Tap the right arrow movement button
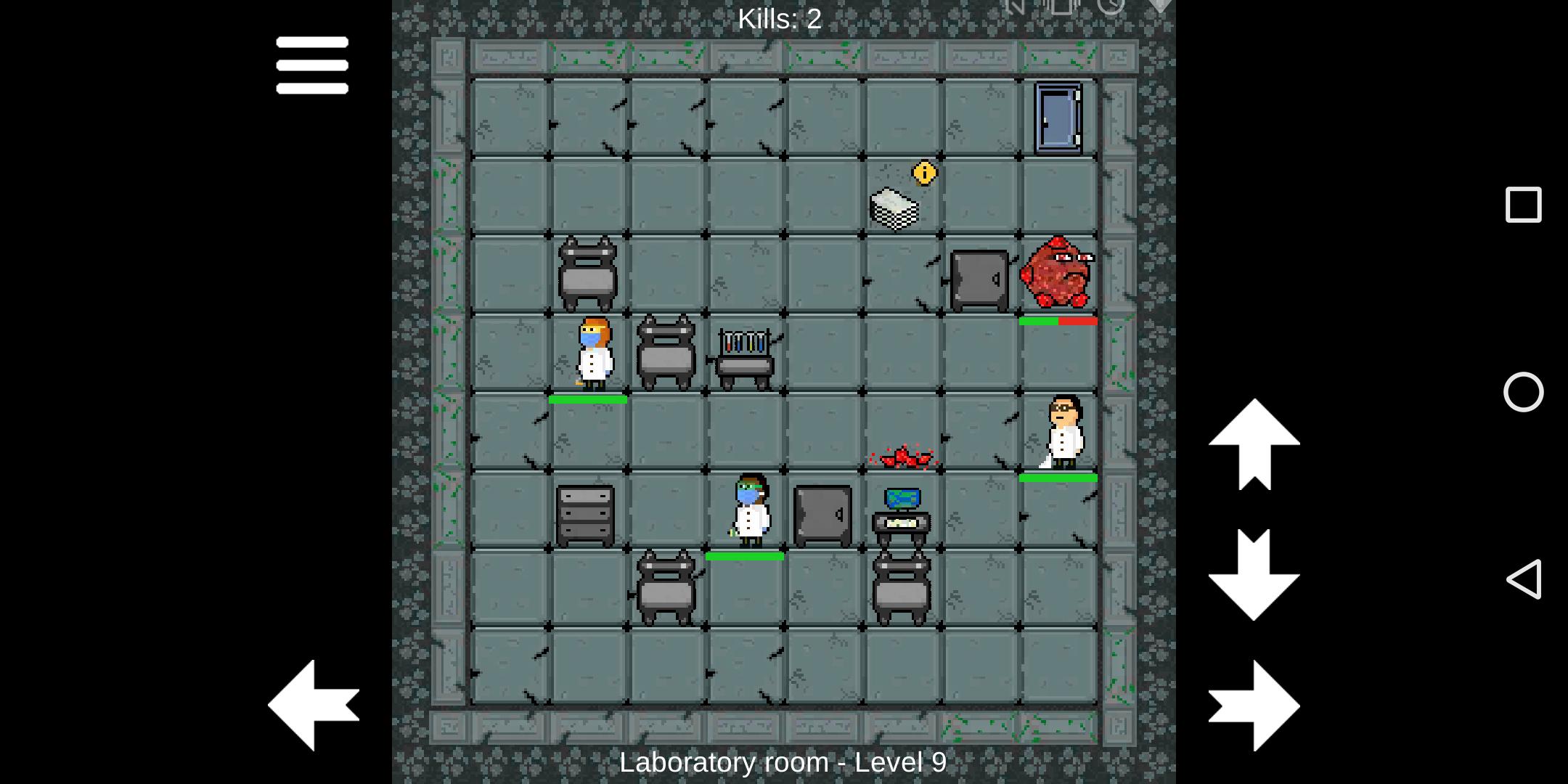The height and width of the screenshot is (784, 1568). point(1254,705)
